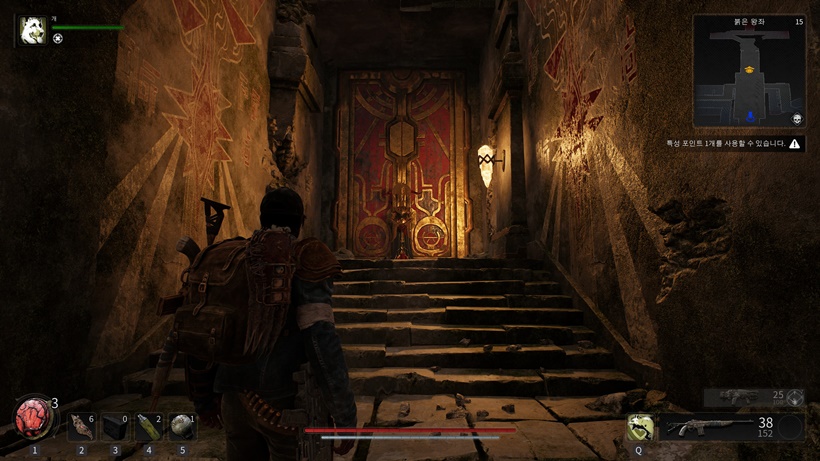Switch to the secondary handgun slot
Viewport: 820px width, 461px height.
pos(753,397)
